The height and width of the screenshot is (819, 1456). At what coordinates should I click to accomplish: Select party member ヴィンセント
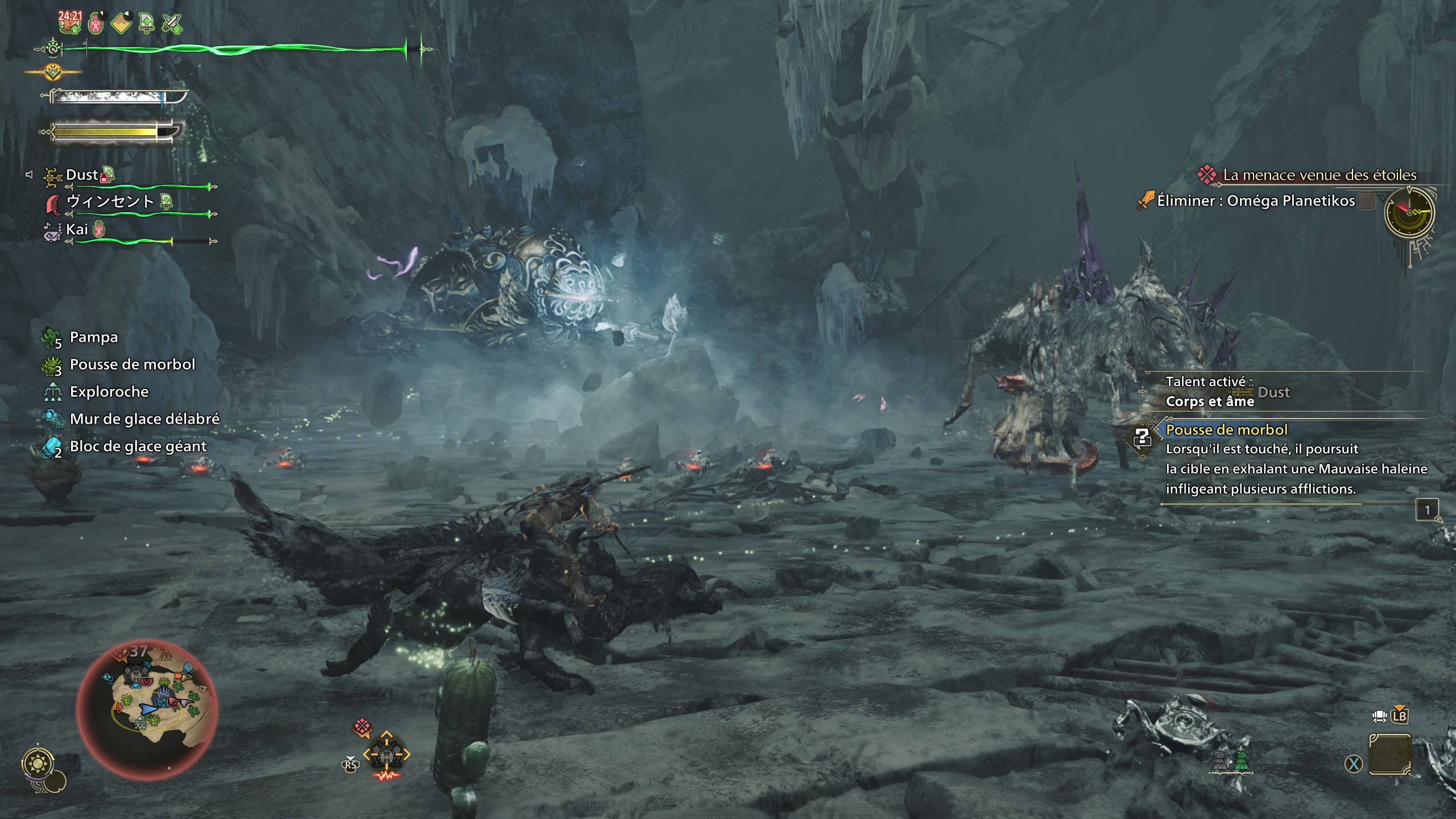click(x=110, y=201)
